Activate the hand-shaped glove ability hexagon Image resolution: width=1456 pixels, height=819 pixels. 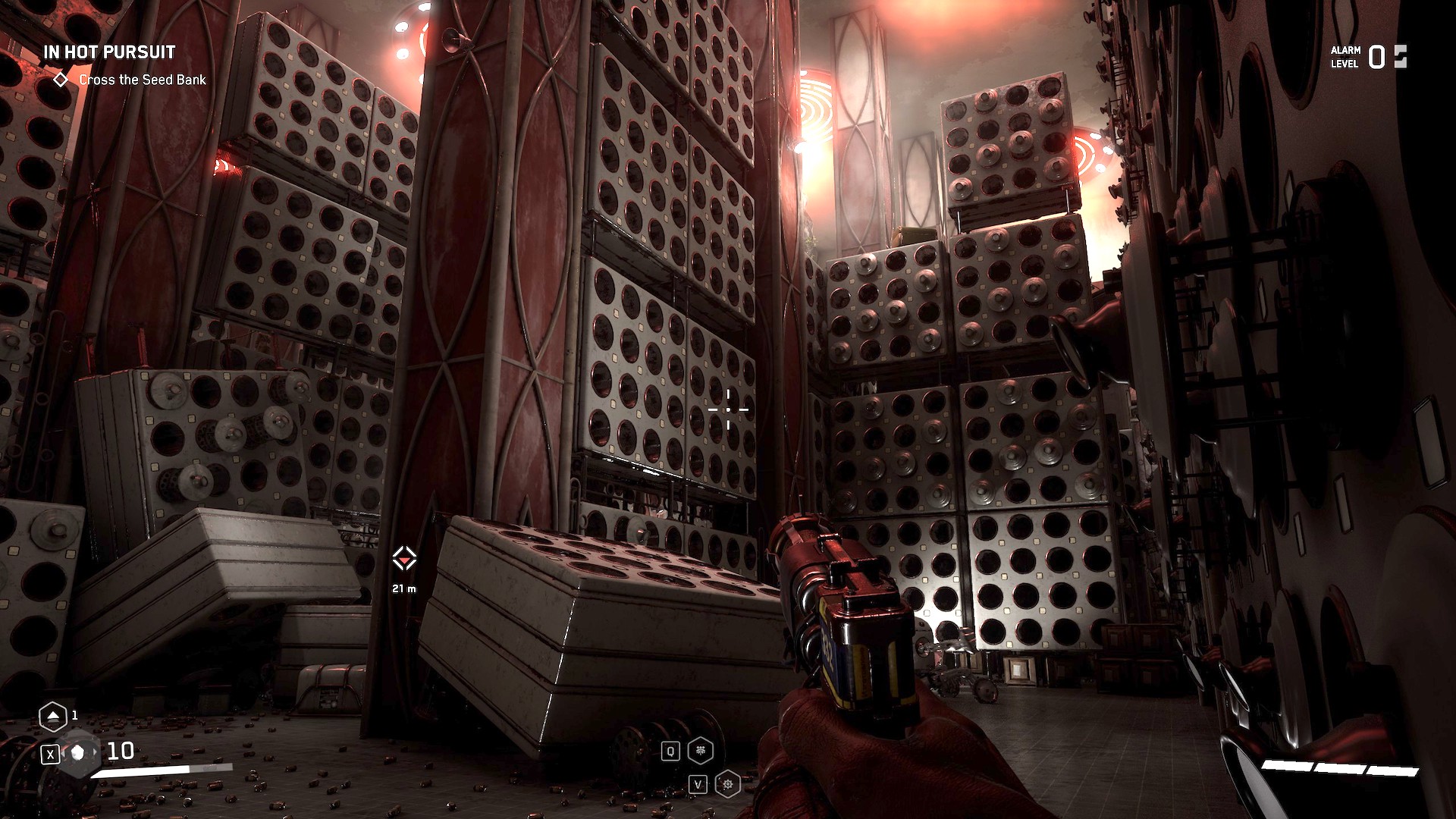coord(700,751)
